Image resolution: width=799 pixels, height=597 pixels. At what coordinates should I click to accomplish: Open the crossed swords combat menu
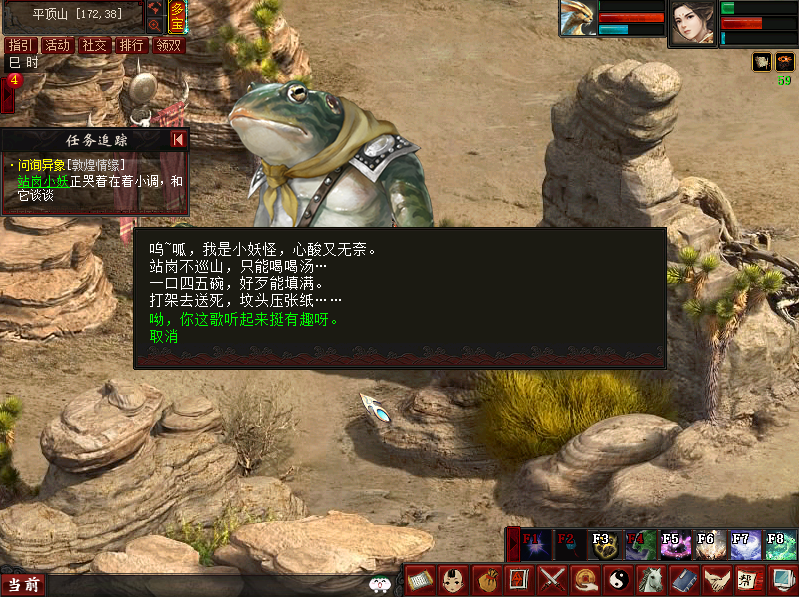[x=552, y=579]
